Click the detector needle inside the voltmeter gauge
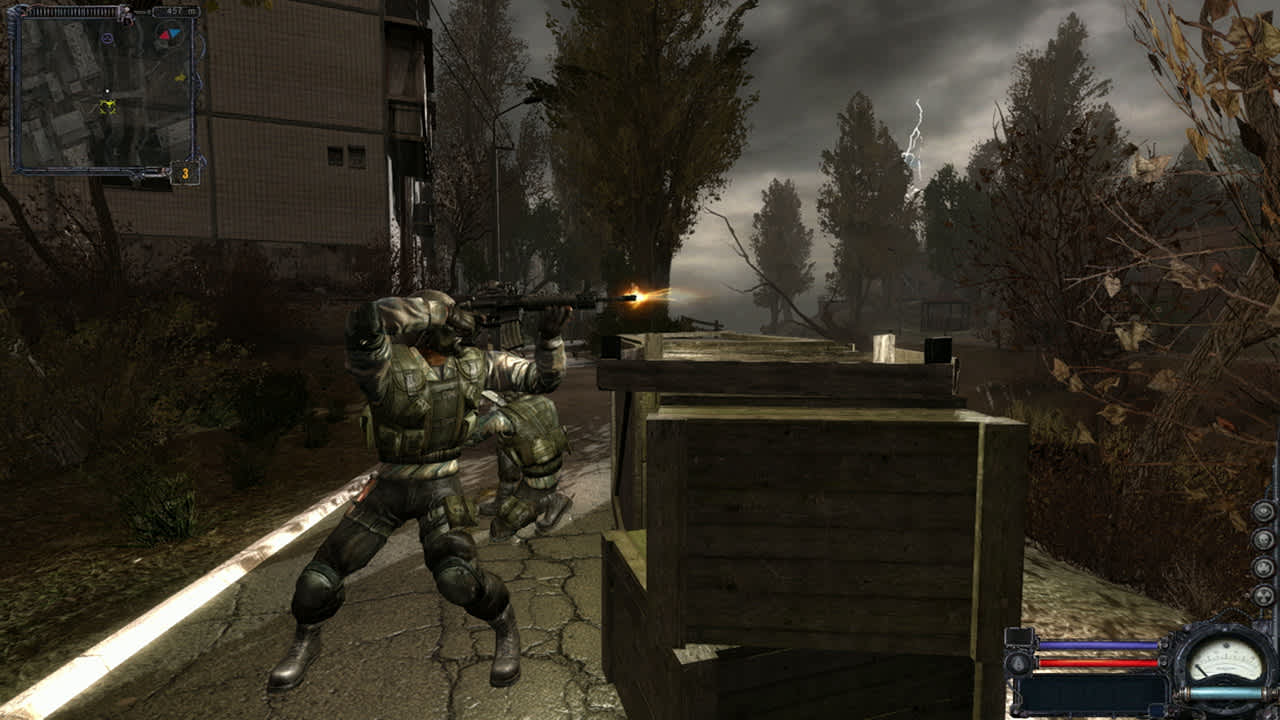 click(x=1201, y=670)
